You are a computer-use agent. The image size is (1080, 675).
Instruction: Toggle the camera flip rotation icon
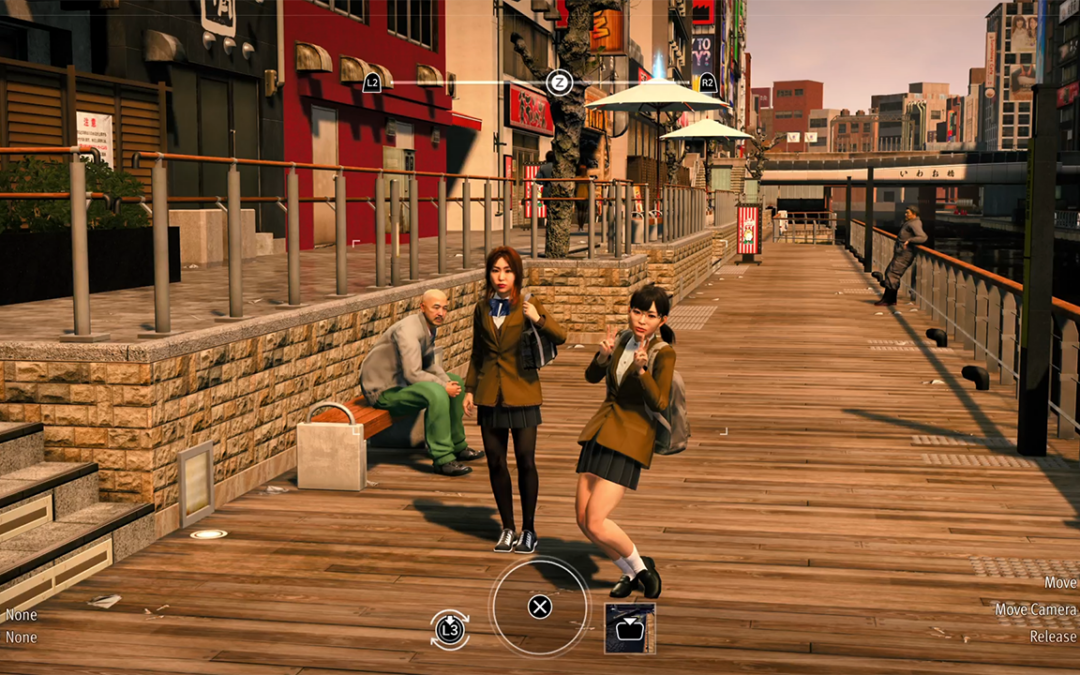point(450,629)
